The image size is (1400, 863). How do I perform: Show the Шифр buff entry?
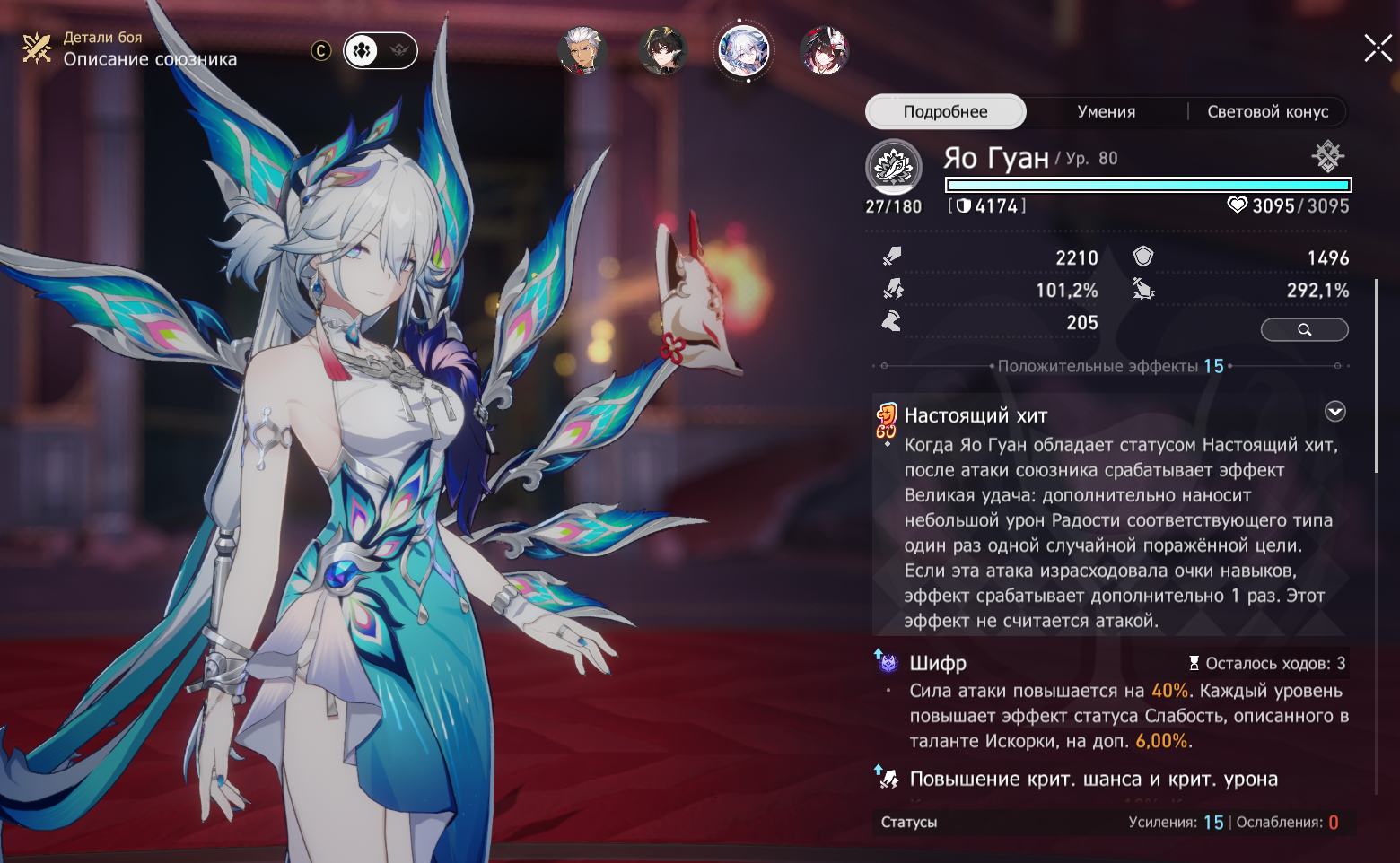pyautogui.click(x=938, y=664)
